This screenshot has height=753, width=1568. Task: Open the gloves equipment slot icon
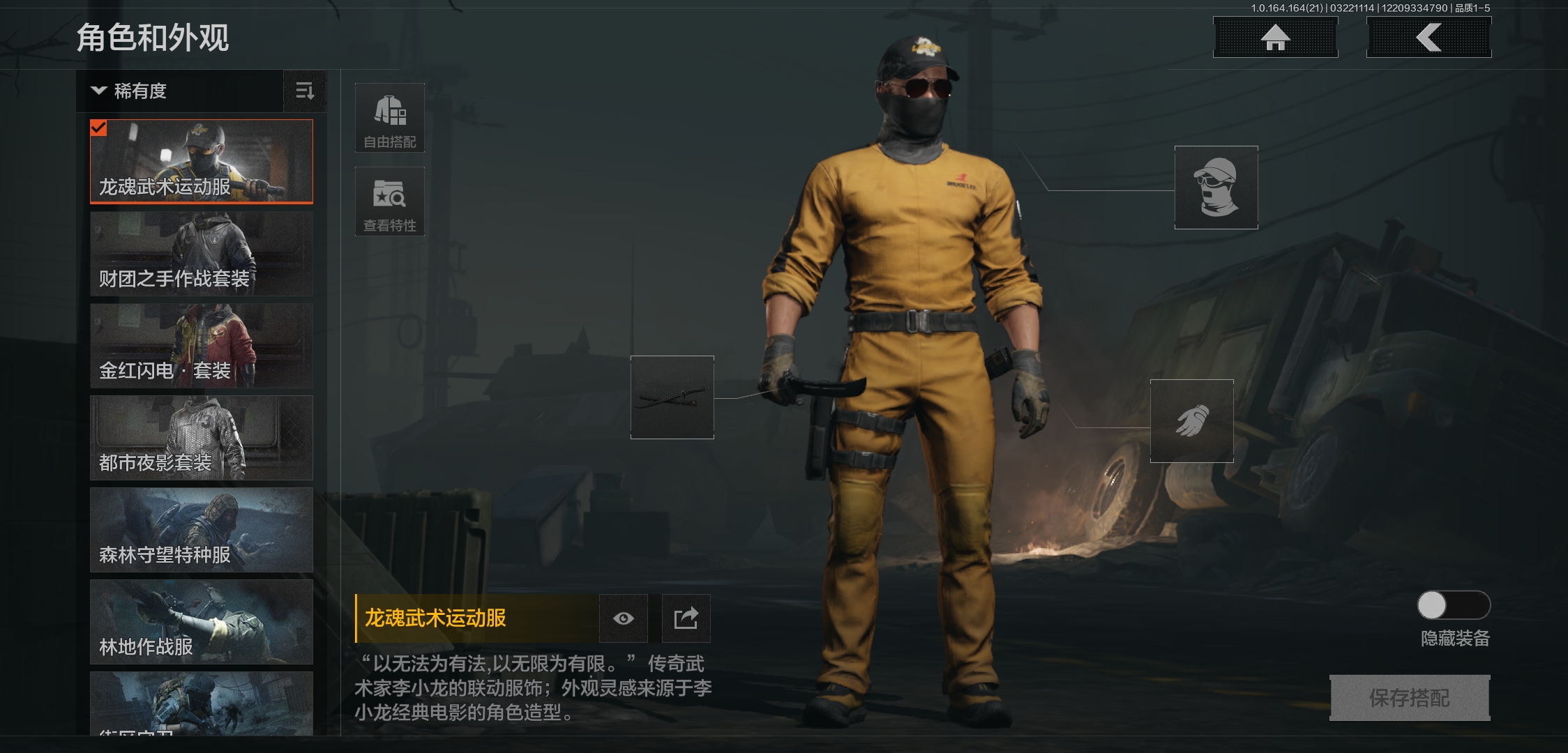pyautogui.click(x=1191, y=421)
